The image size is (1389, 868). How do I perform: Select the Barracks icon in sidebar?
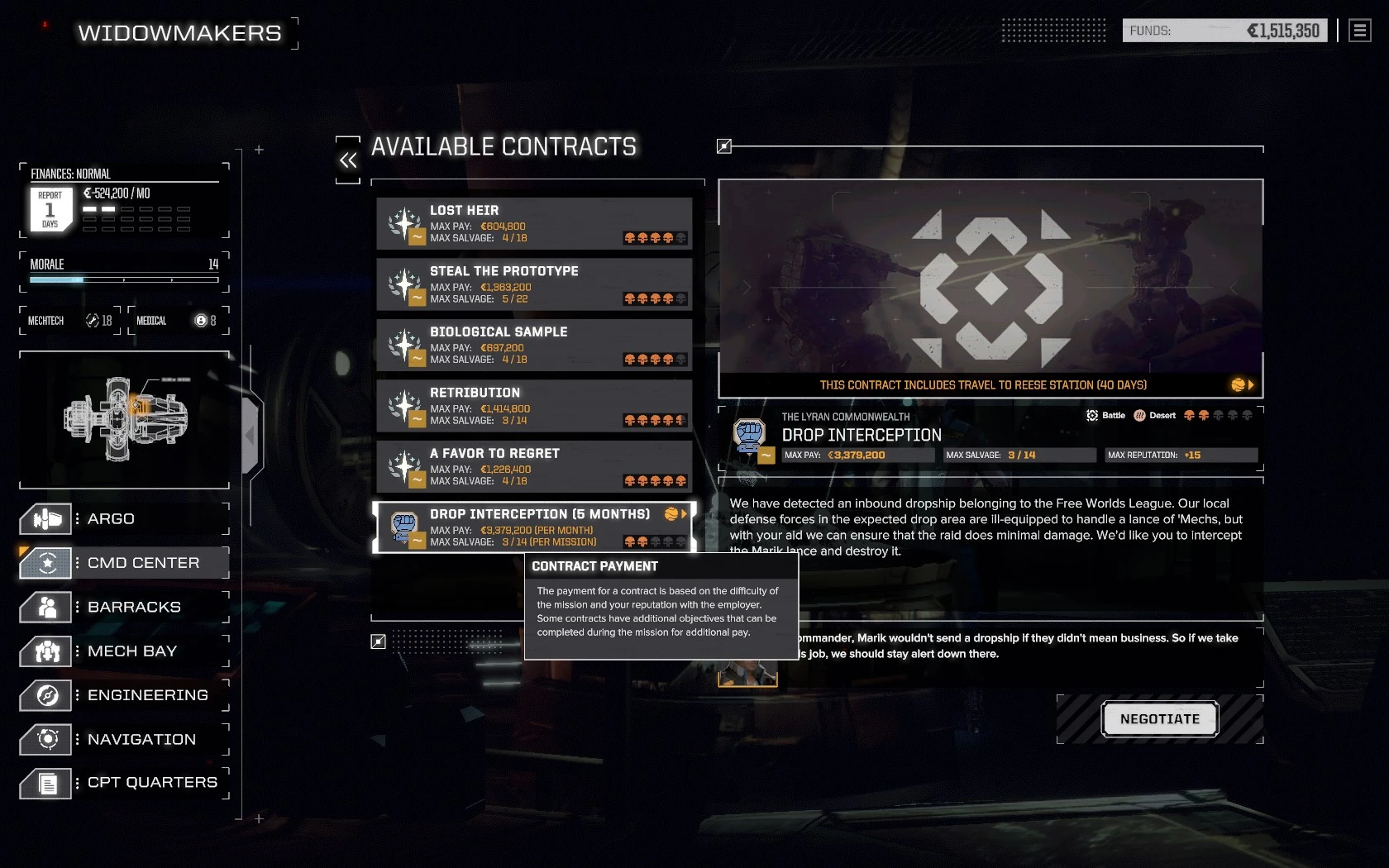point(45,607)
